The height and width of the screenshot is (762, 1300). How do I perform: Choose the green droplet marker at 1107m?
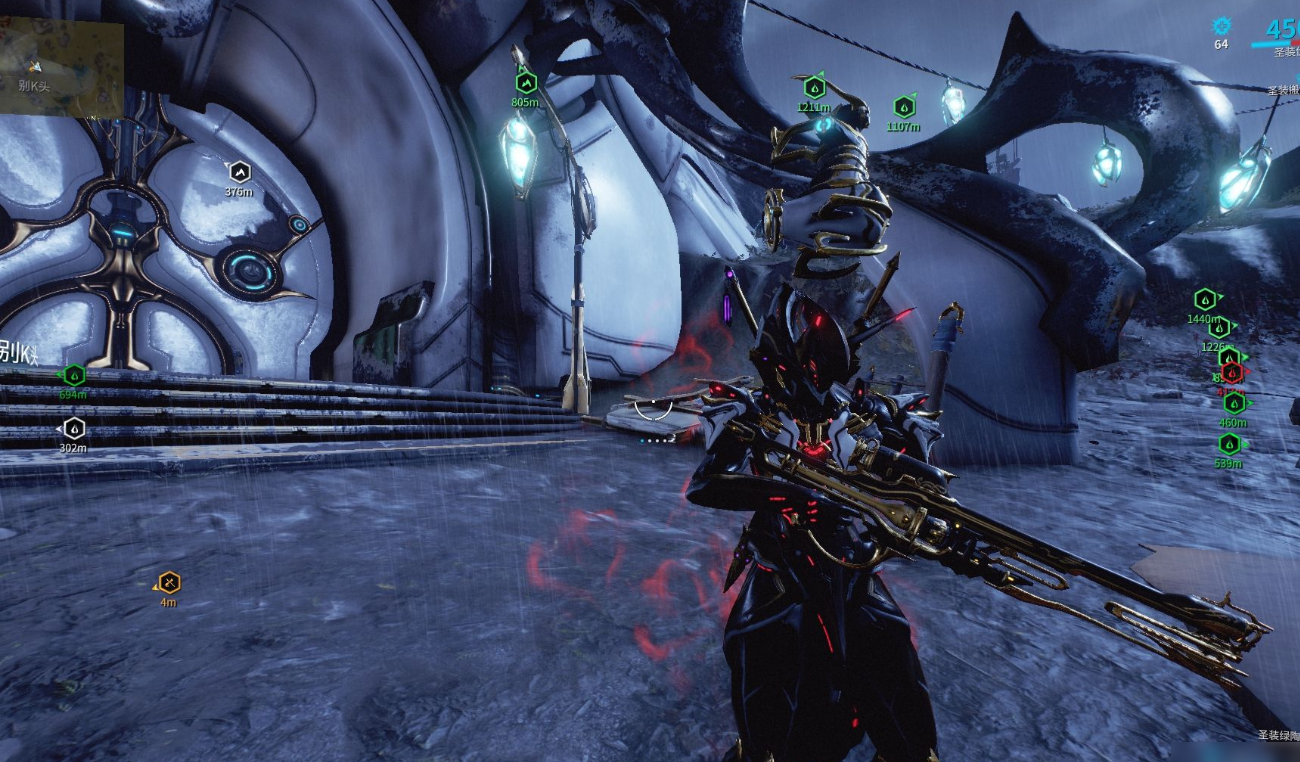tap(903, 107)
